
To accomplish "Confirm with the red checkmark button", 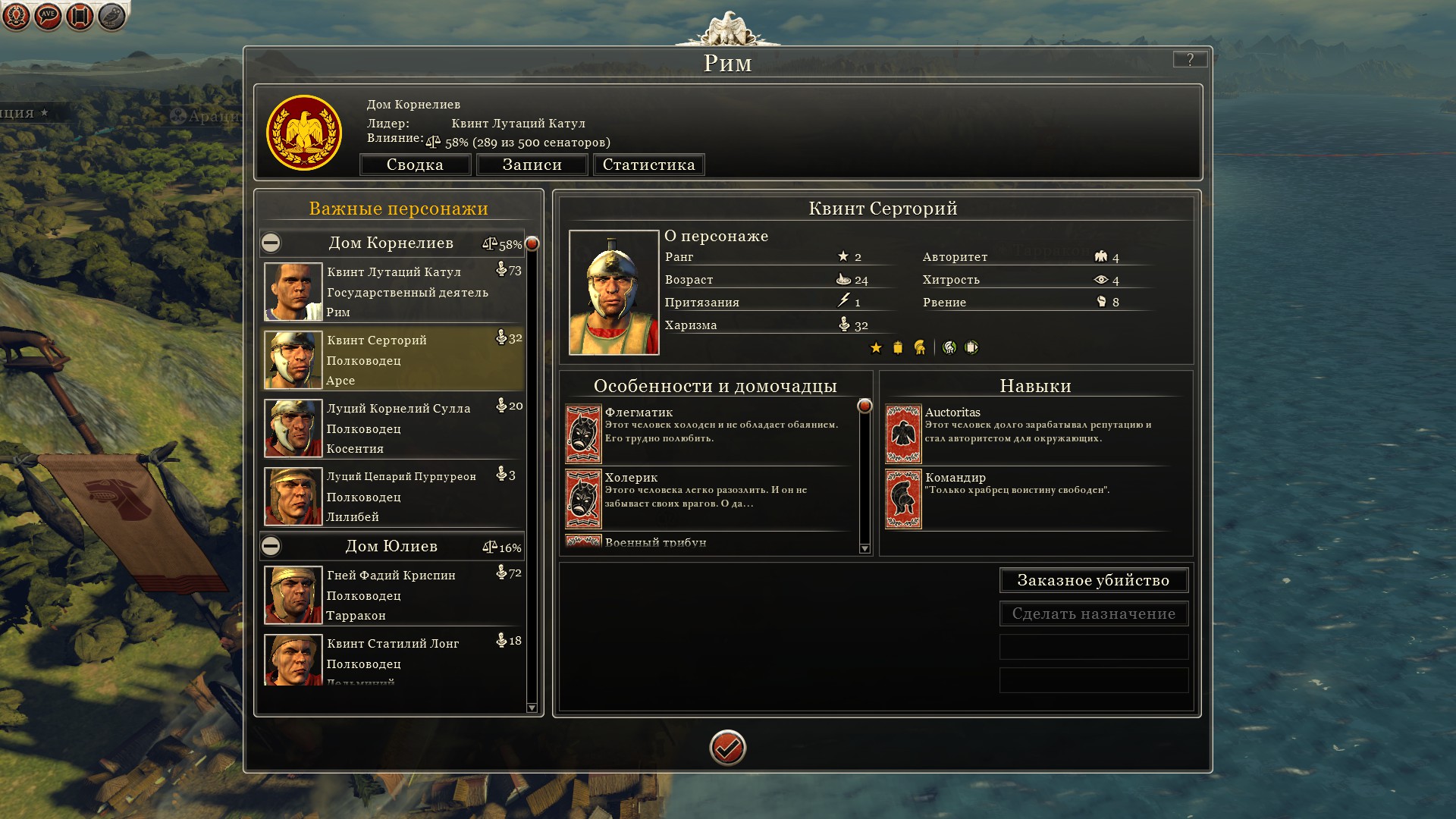I will 727,748.
